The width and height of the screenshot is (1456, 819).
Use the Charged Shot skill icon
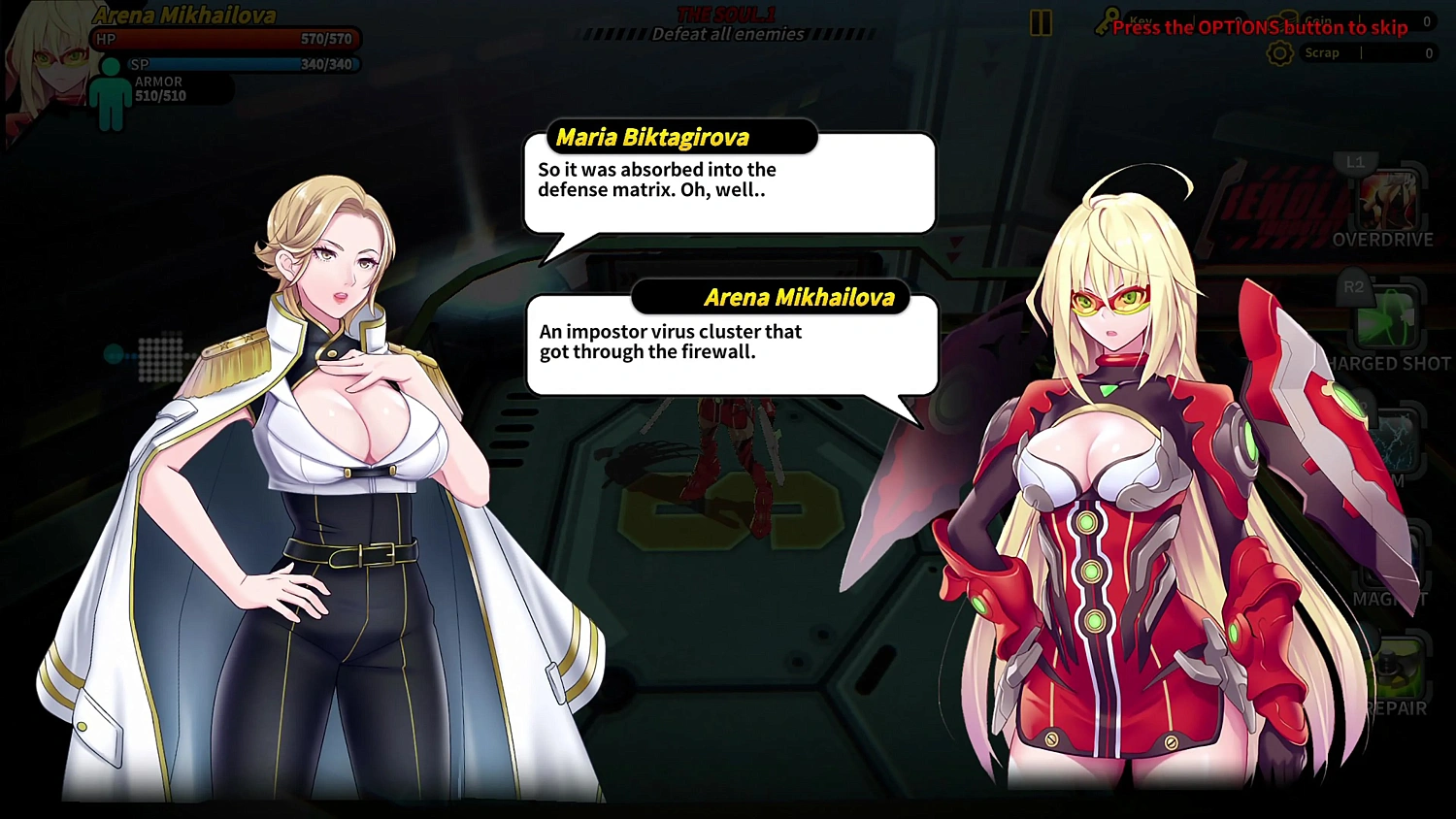[x=1388, y=319]
